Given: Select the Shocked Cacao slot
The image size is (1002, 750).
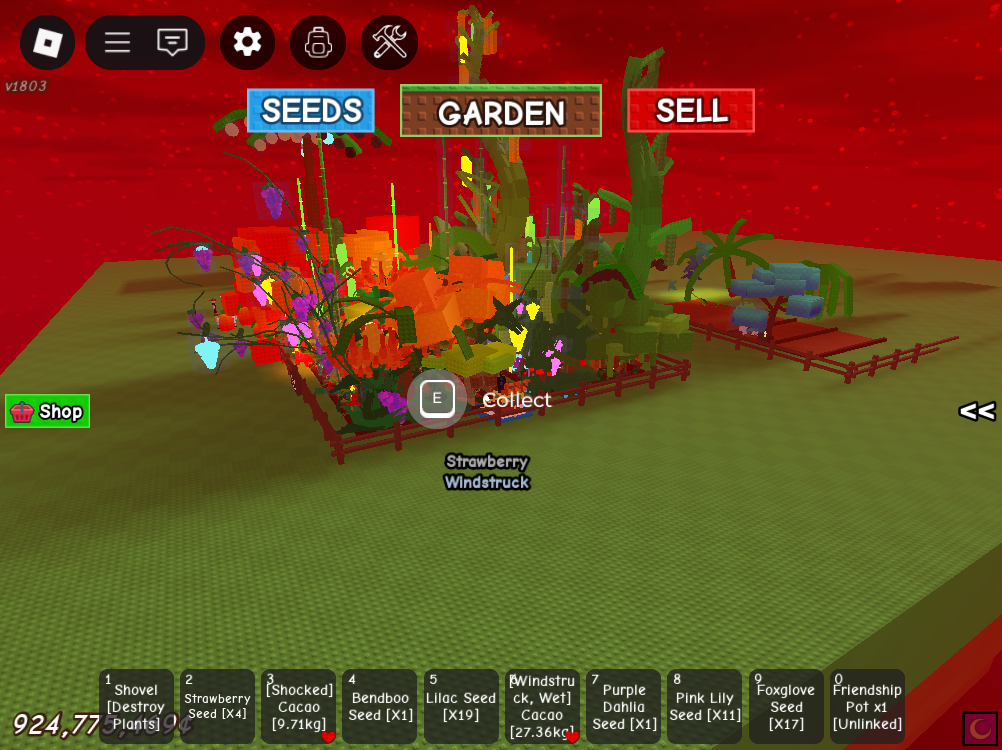Looking at the screenshot, I should click(299, 707).
